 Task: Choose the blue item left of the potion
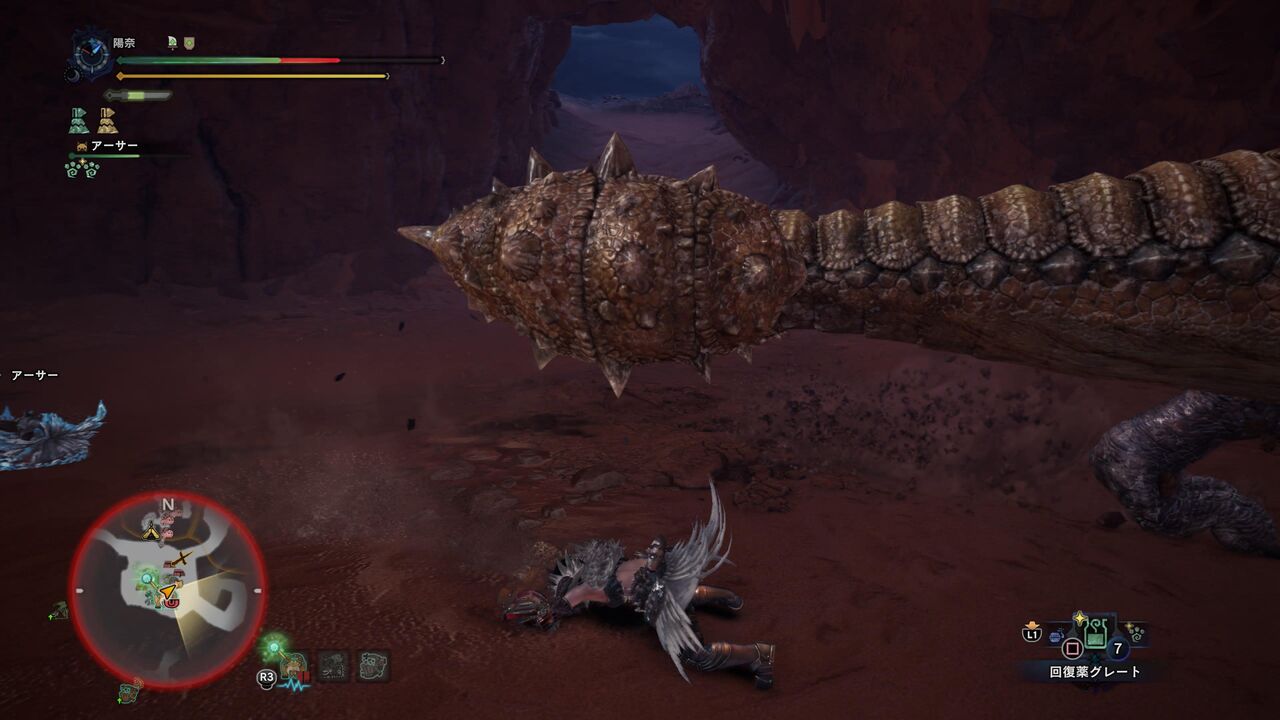pyautogui.click(x=1056, y=636)
